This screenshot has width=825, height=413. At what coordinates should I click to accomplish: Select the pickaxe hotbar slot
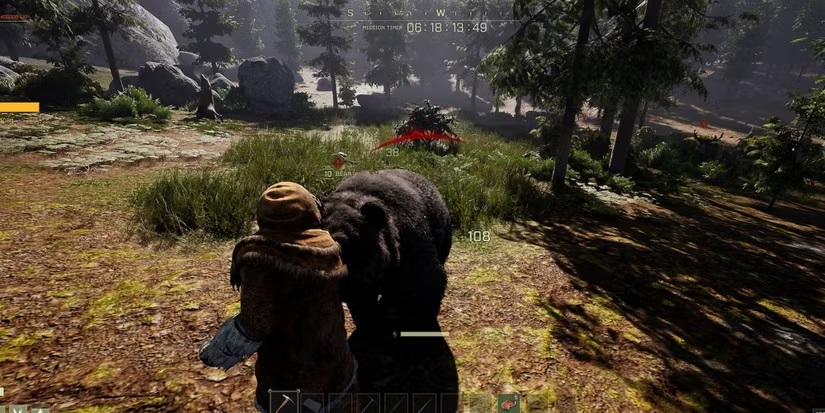point(284,403)
